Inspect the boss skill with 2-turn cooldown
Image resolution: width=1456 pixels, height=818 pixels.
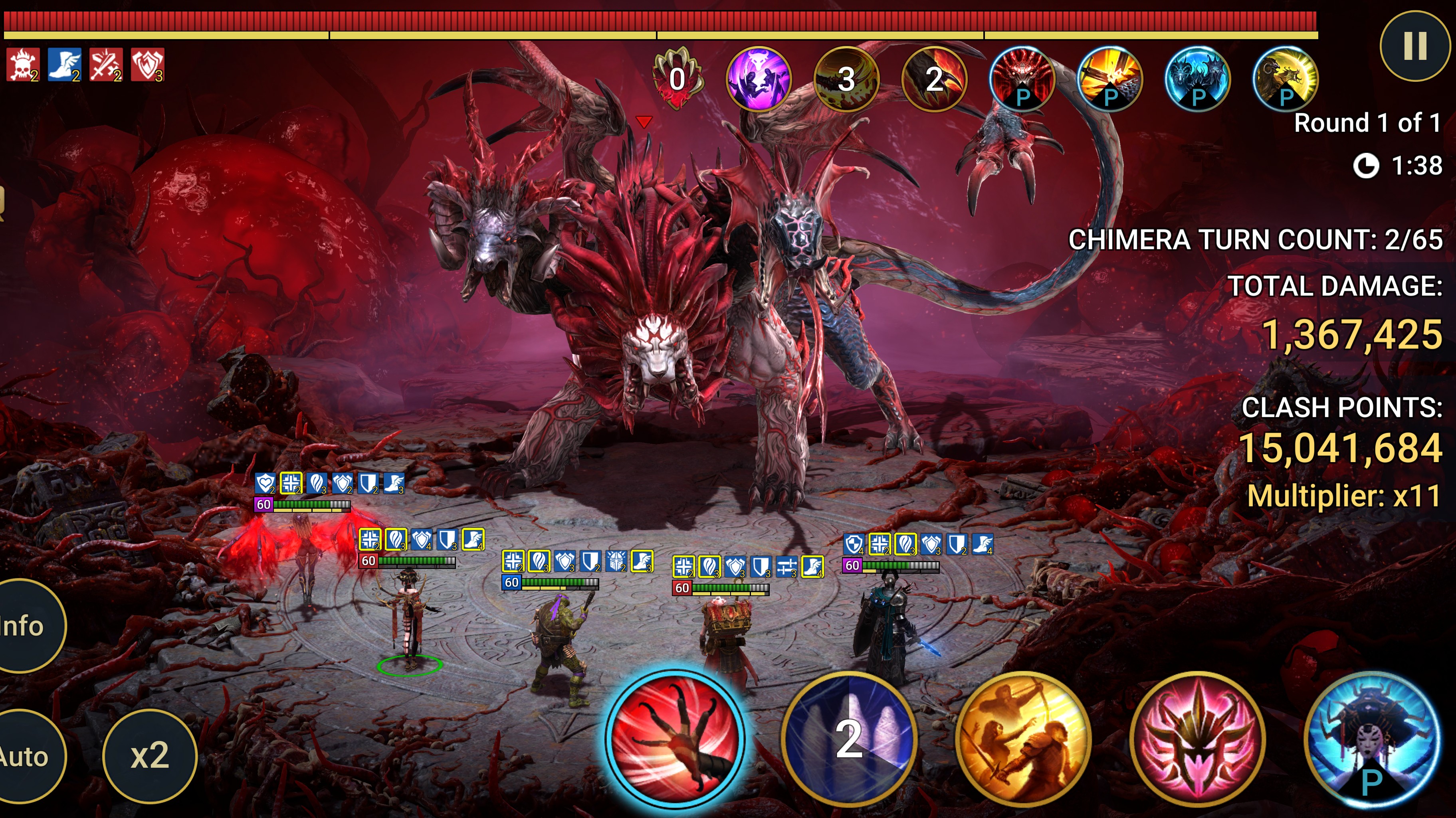coord(934,79)
